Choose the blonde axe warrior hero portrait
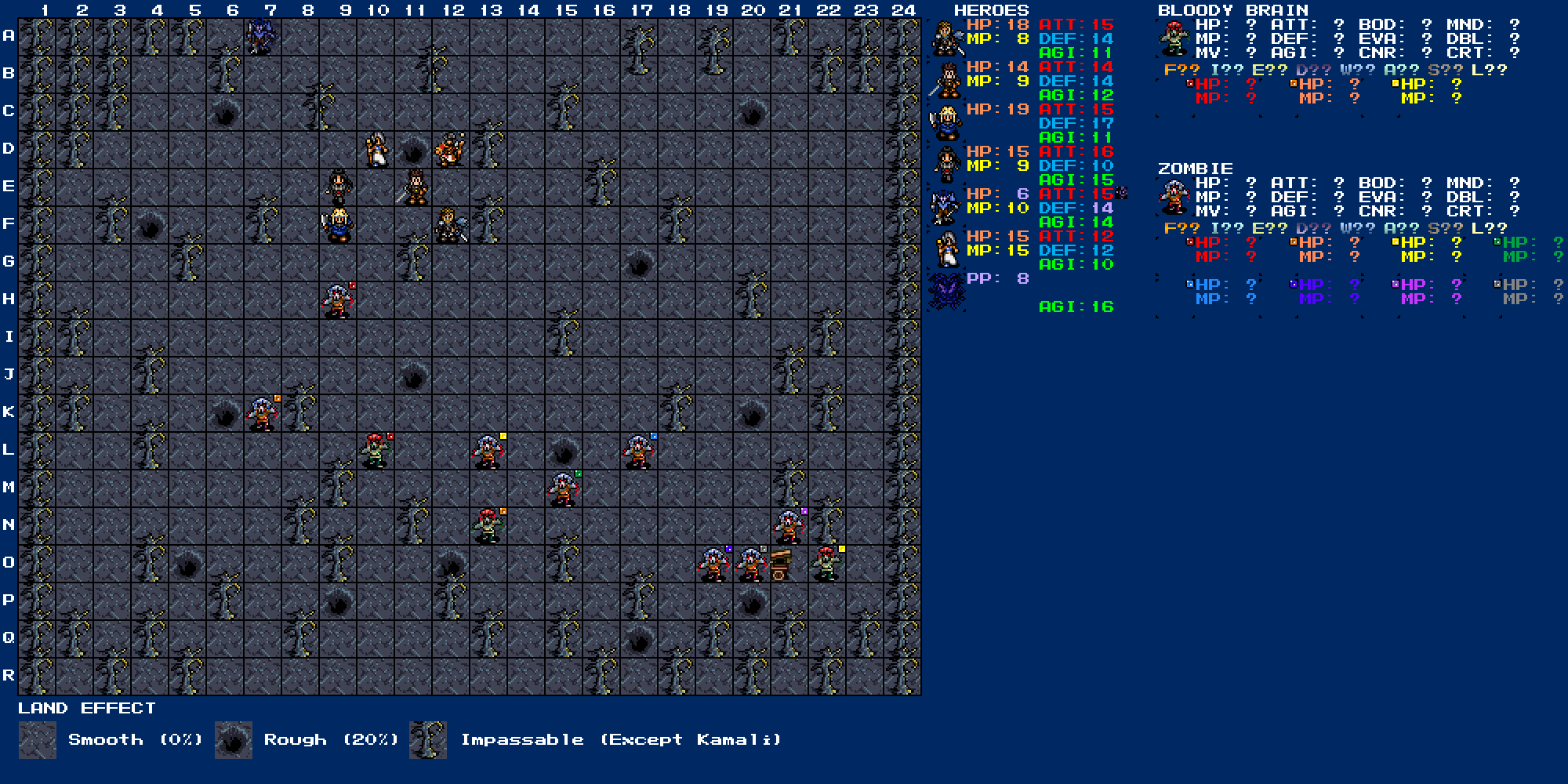 click(946, 123)
